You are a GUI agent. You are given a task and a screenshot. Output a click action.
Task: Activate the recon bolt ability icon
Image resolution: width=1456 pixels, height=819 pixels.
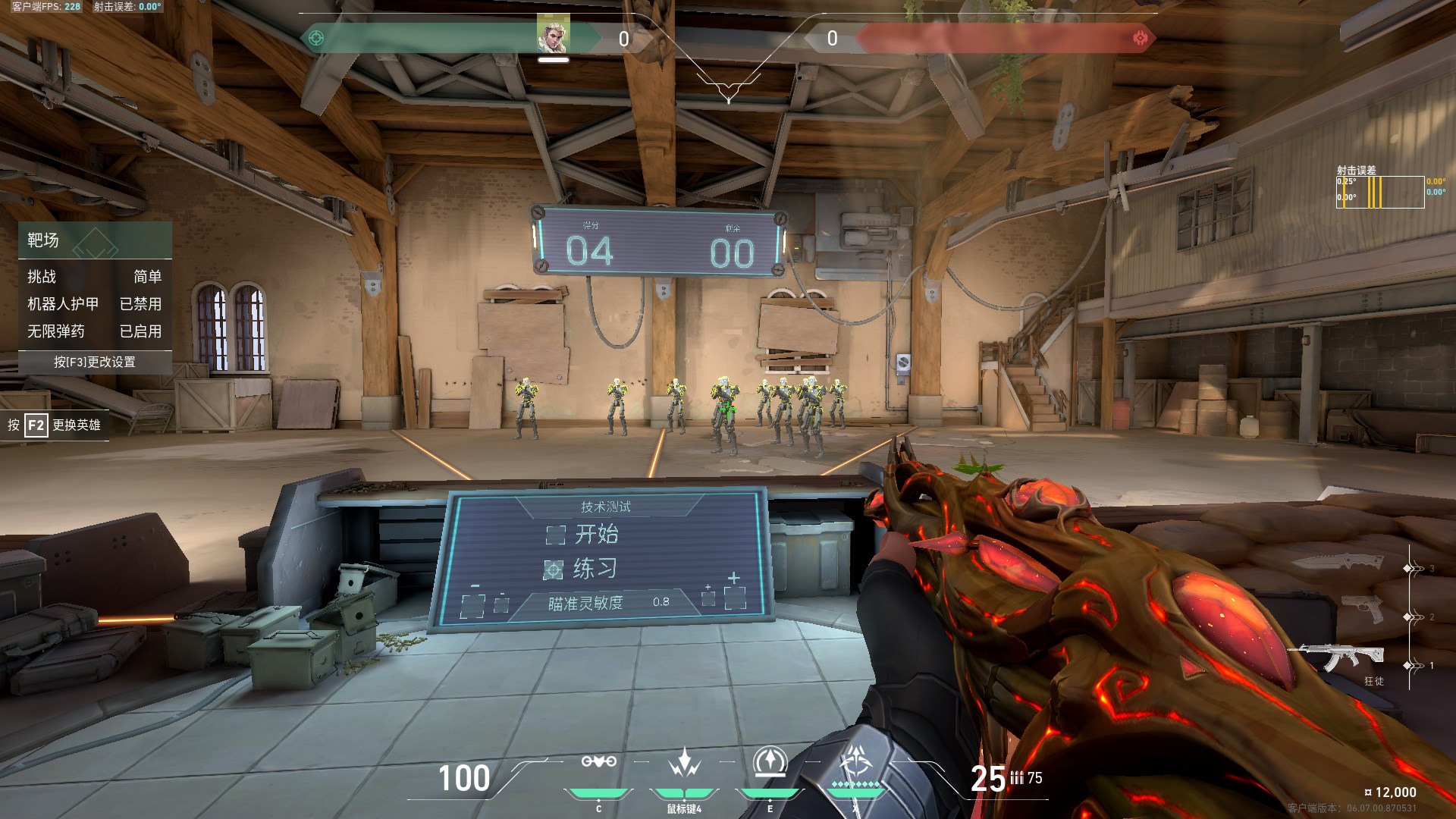[x=770, y=762]
